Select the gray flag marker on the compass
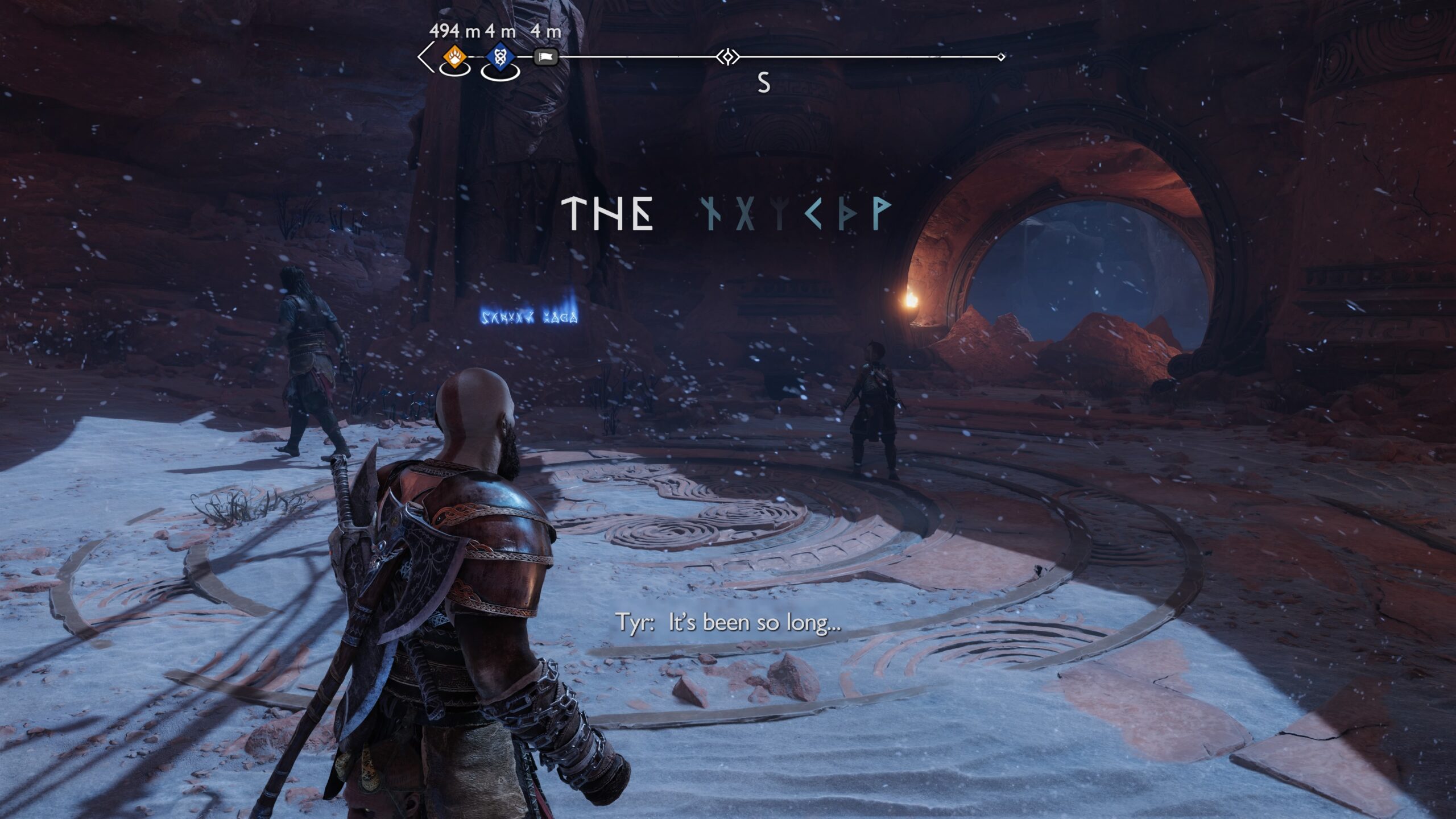Image resolution: width=1456 pixels, height=819 pixels. (546, 57)
